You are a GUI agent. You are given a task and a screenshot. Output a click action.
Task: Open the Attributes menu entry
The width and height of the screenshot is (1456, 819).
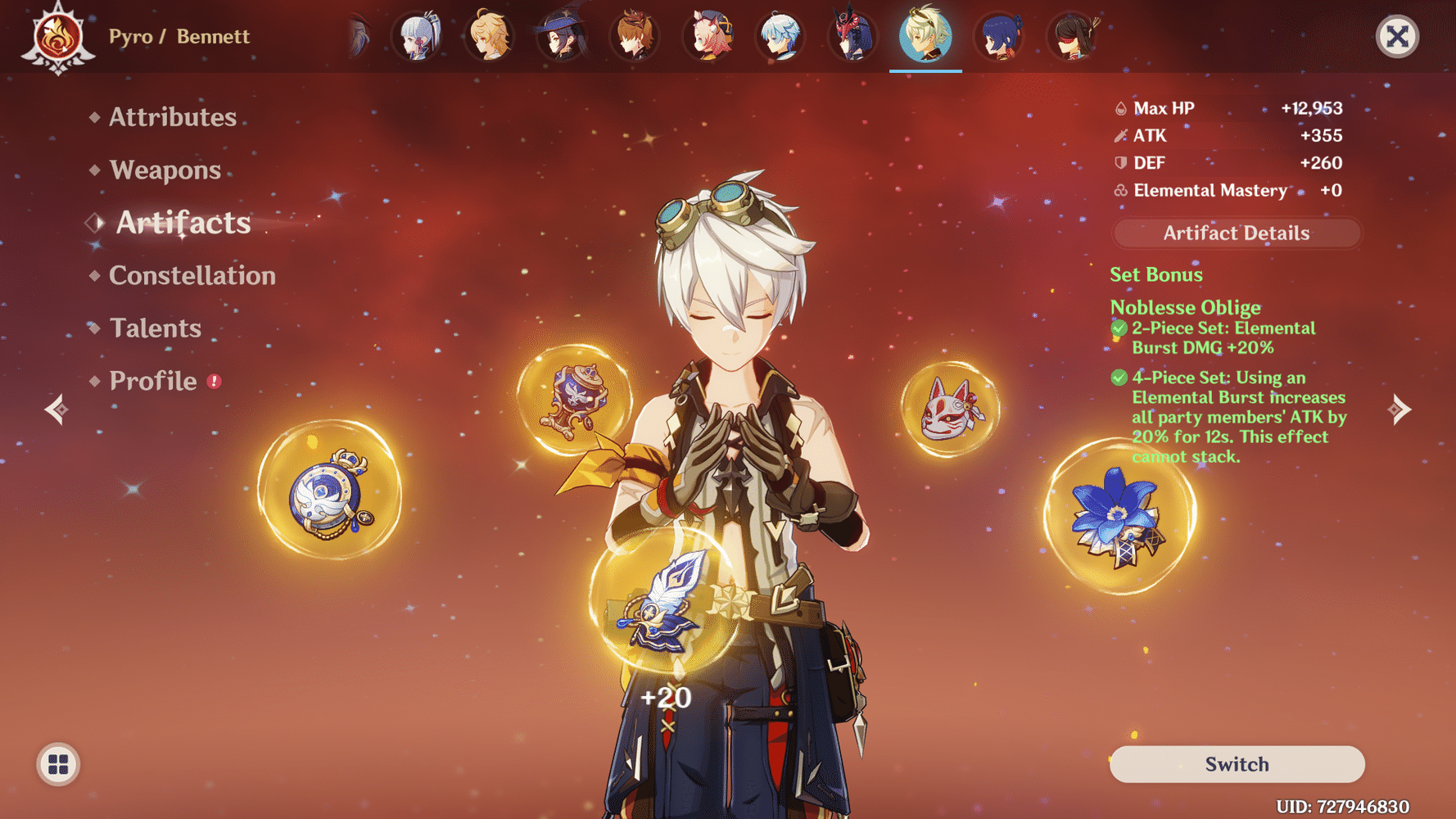(x=172, y=117)
